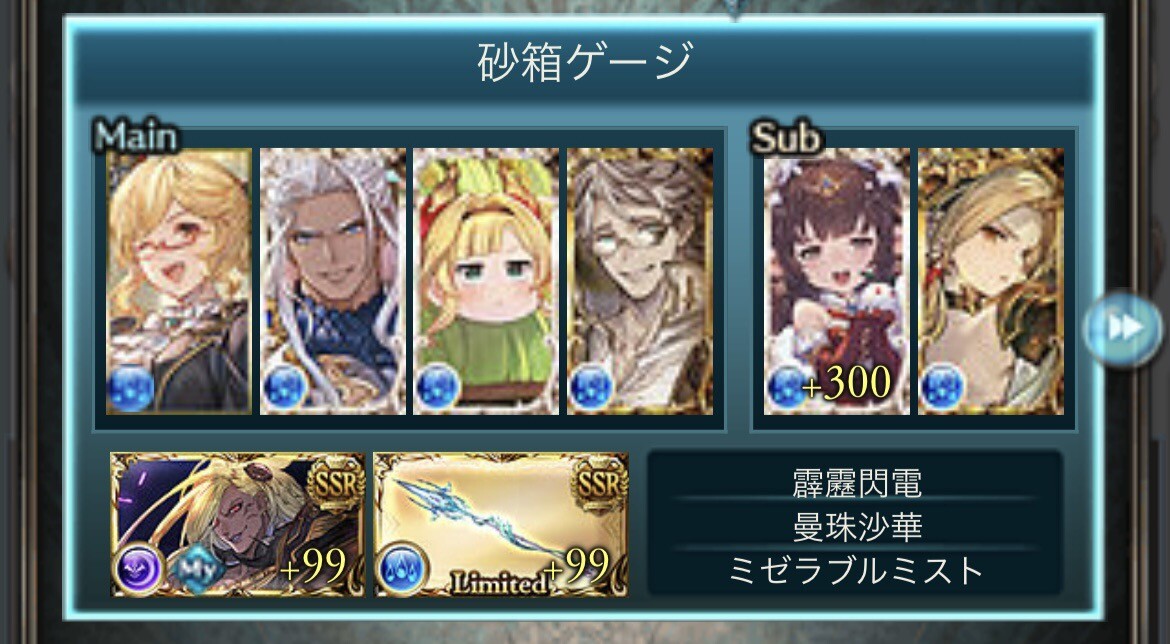Go to the next party with arrow button

(x=1122, y=329)
